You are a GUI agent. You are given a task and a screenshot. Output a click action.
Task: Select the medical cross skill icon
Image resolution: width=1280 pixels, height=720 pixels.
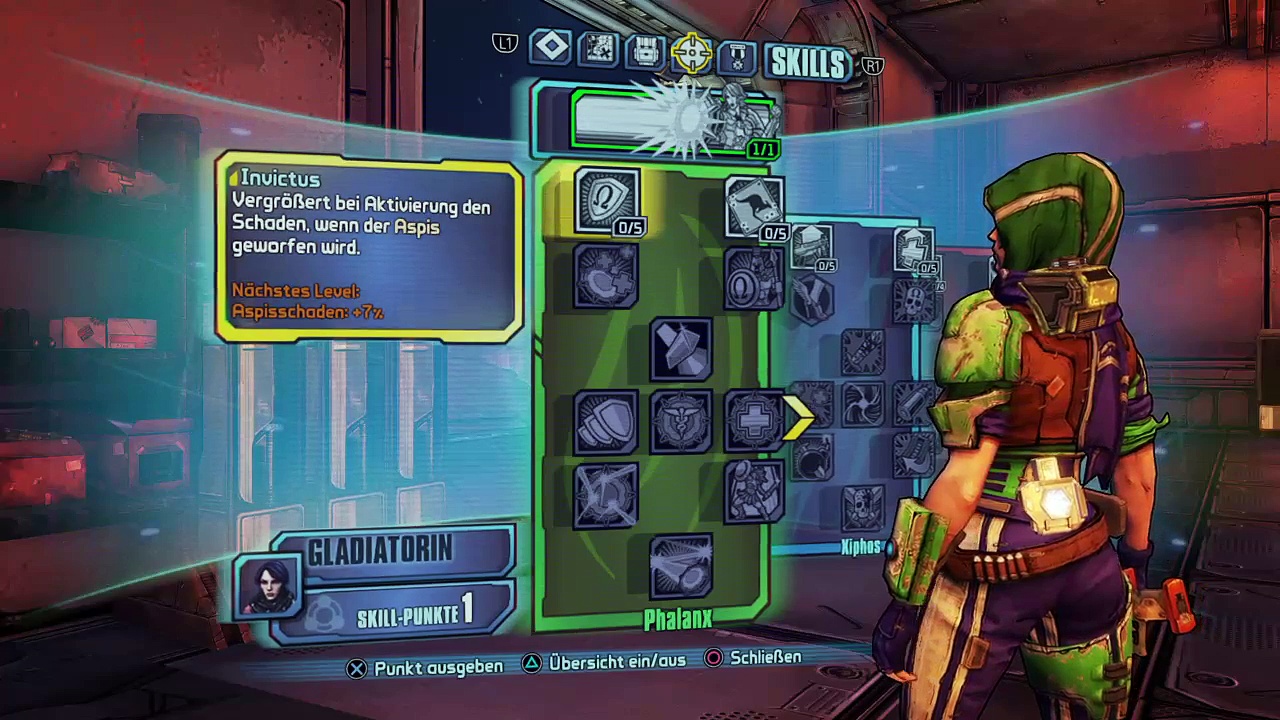point(752,420)
